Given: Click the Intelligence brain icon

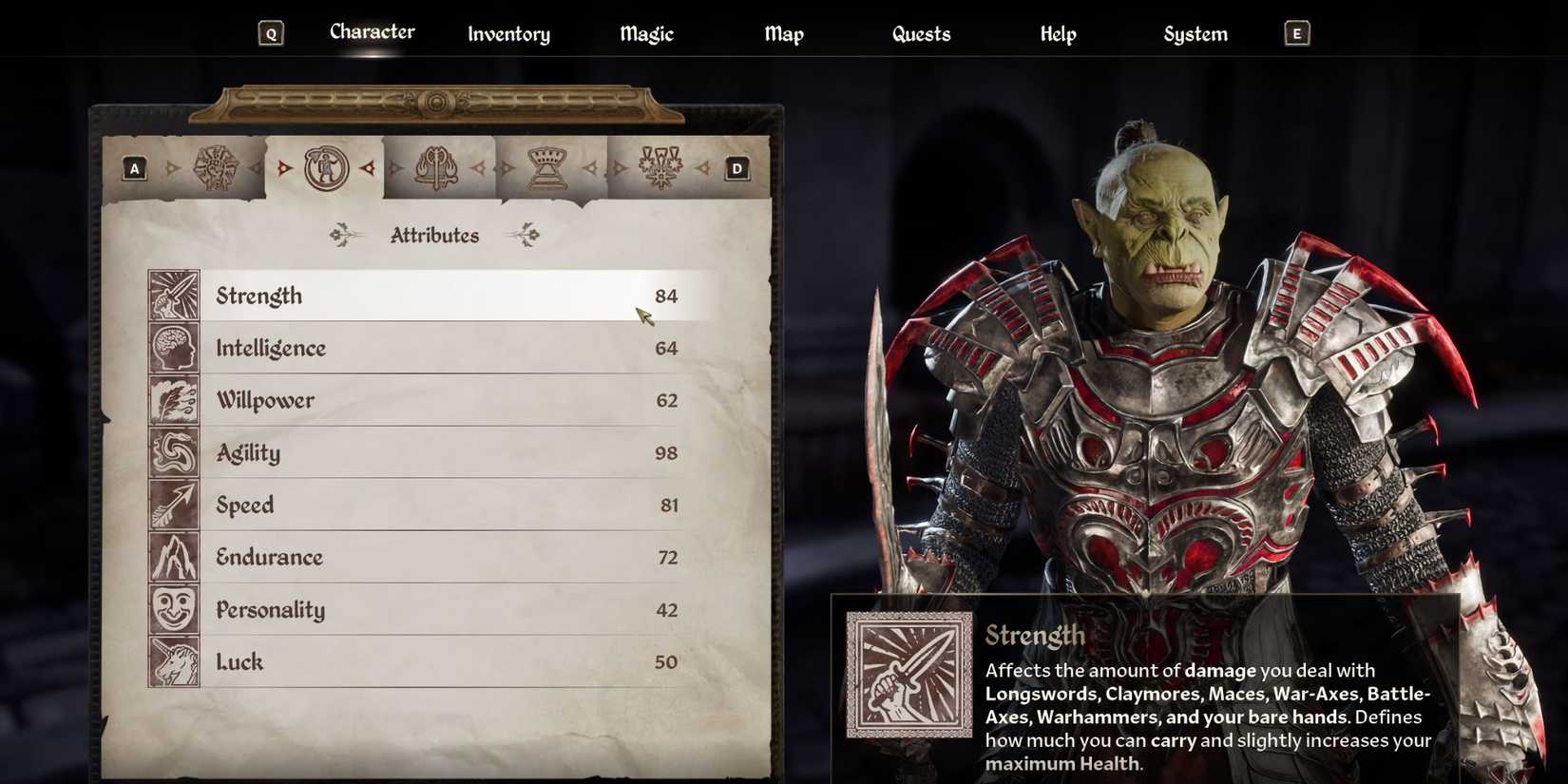Looking at the screenshot, I should 173,348.
